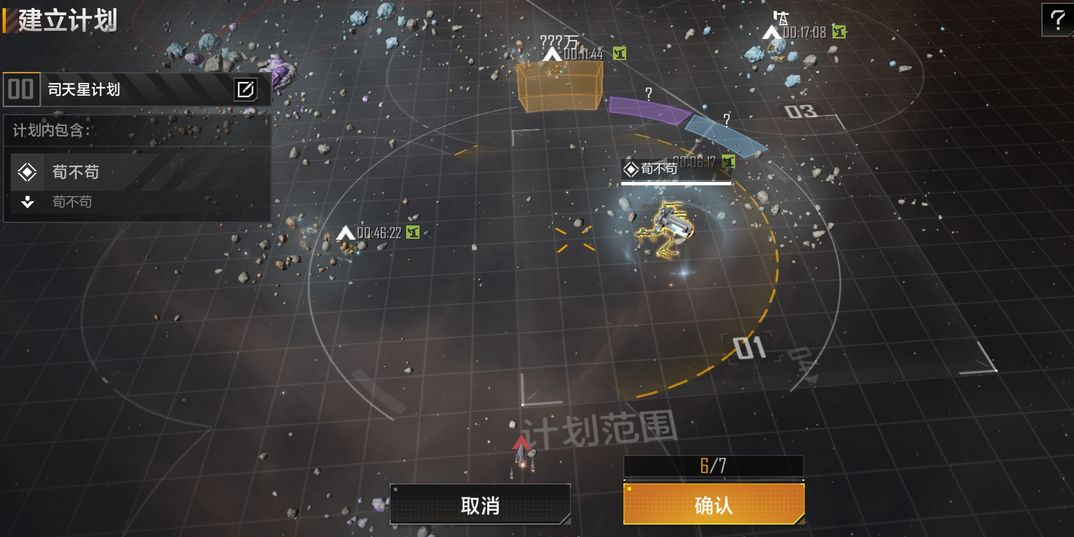Select the station marker timed 00:17:08

(772, 33)
